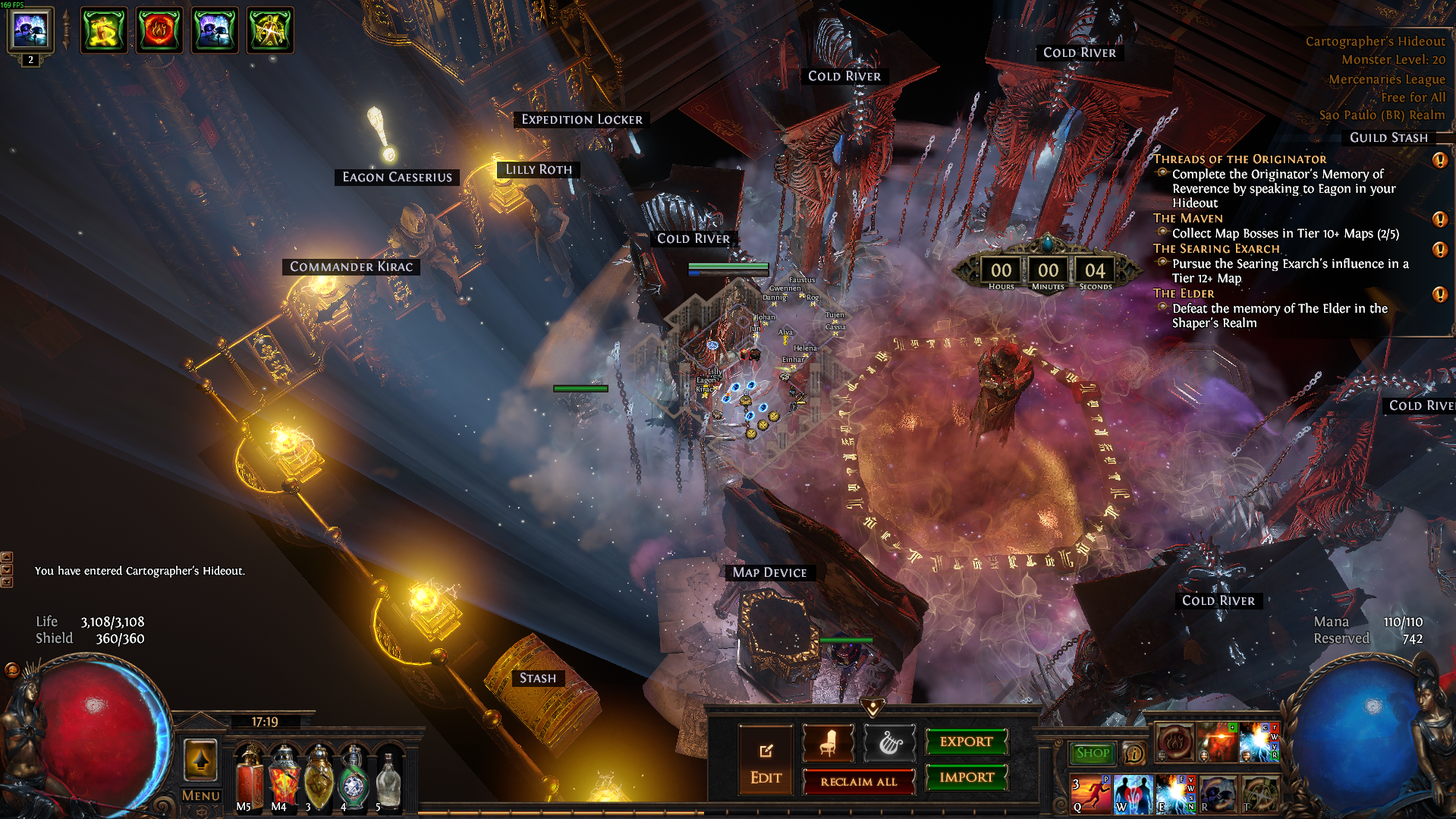Screen dimensions: 1456x819
Task: Collapse the hideout panel with the arrow
Action: click(x=873, y=707)
